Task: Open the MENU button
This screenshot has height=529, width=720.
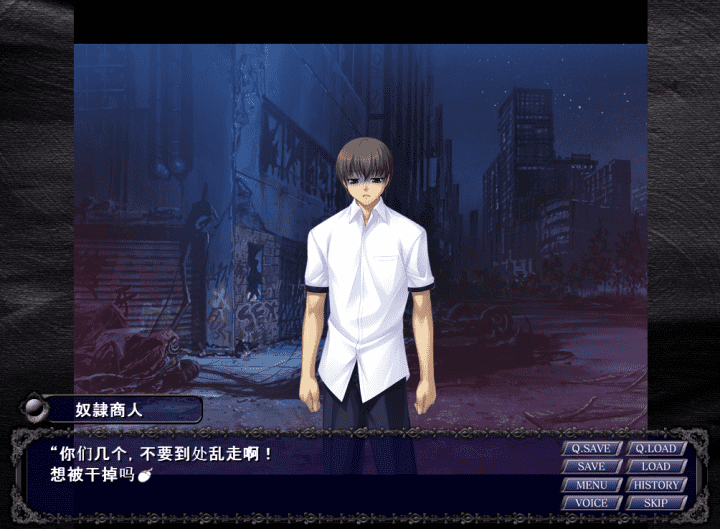Action: [x=592, y=485]
